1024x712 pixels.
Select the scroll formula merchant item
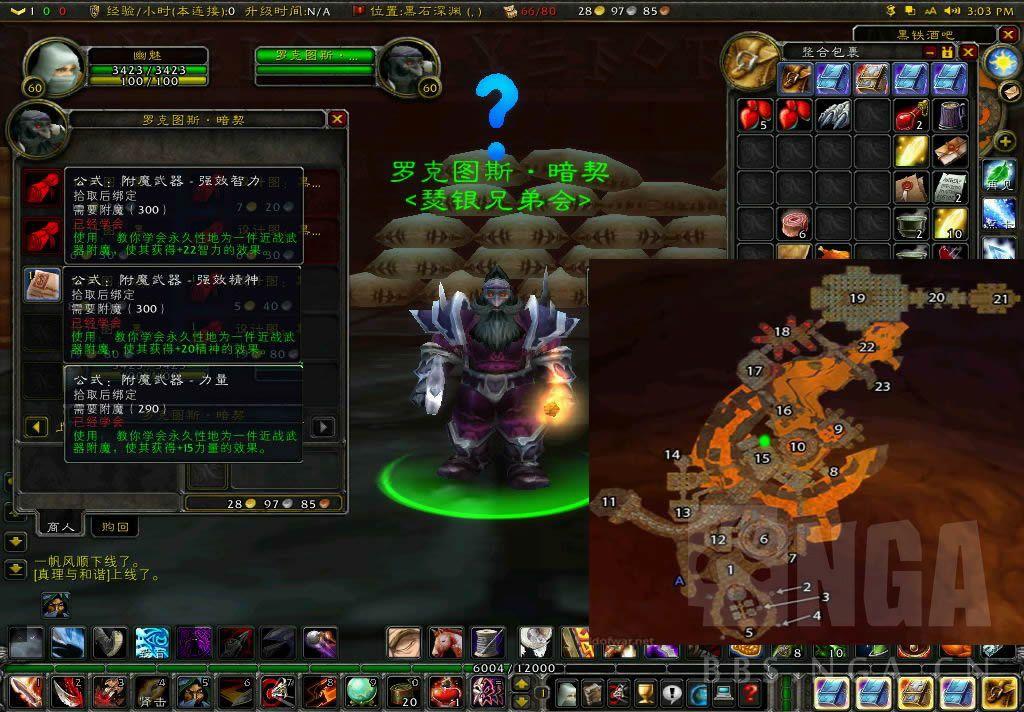(x=42, y=285)
